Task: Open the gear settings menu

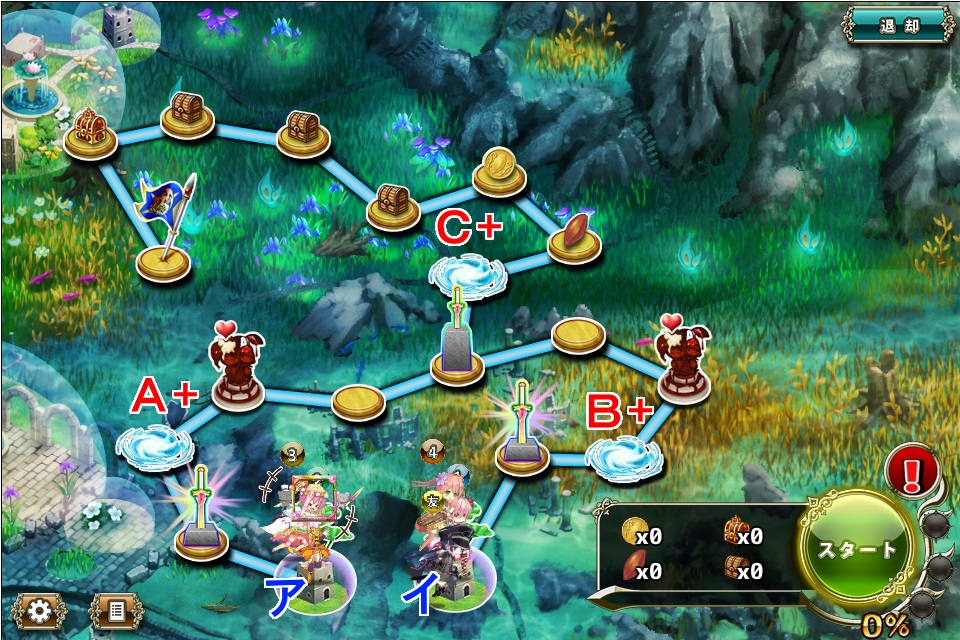Action: point(40,609)
